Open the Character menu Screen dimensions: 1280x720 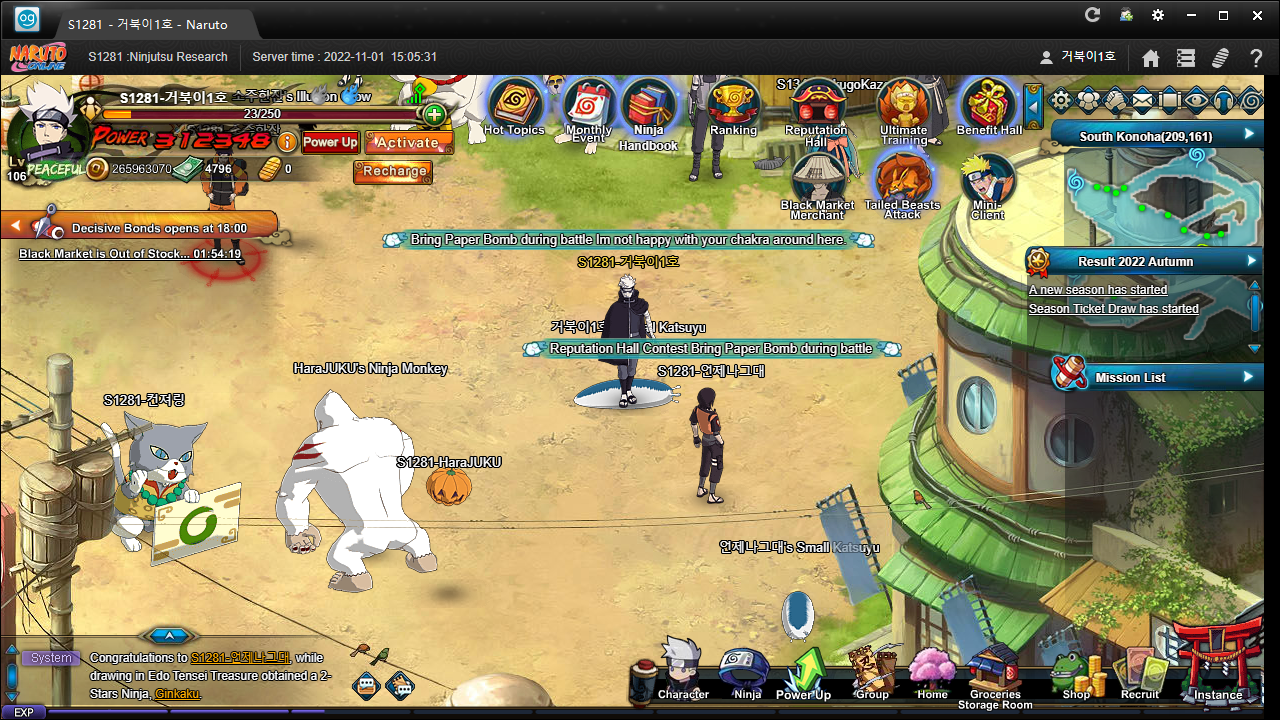(683, 670)
